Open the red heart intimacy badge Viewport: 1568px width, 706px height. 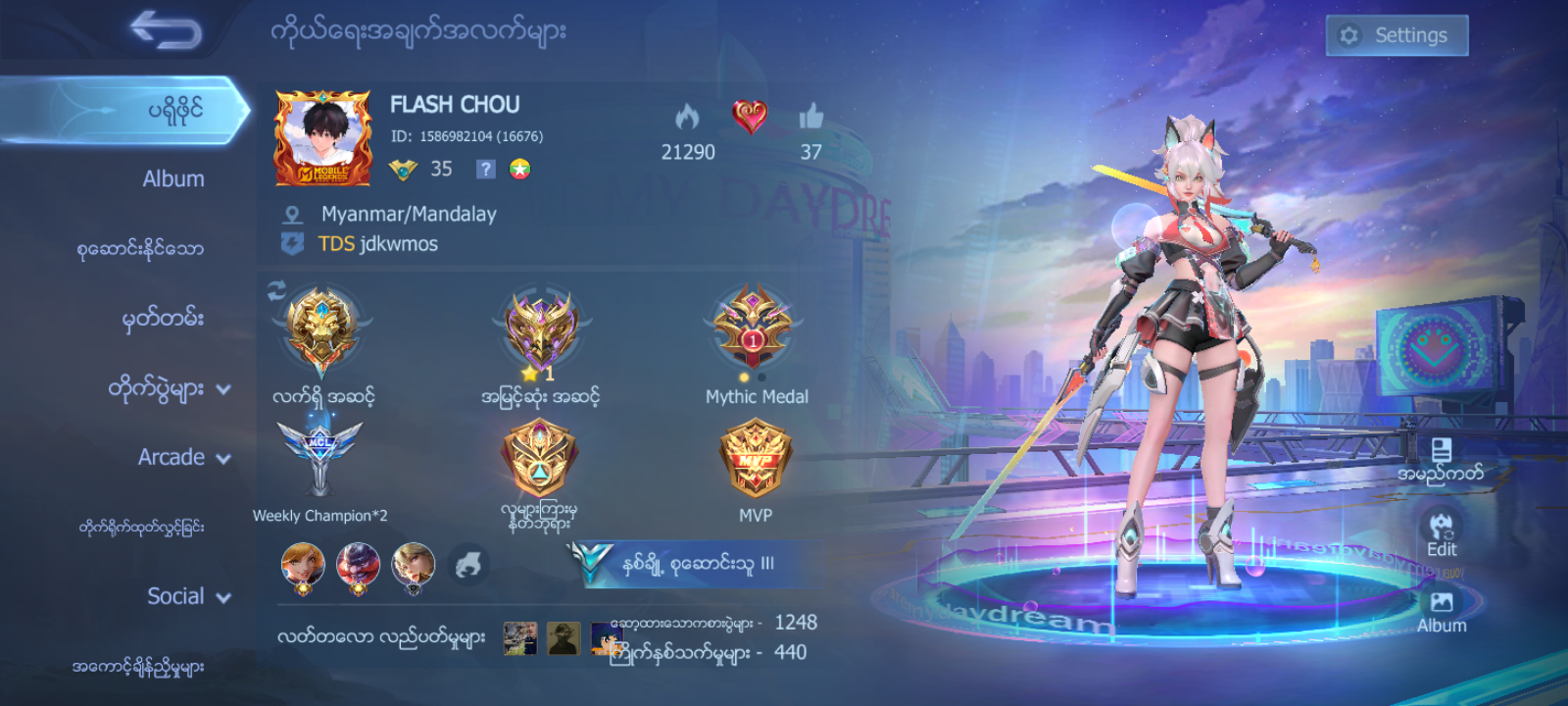click(x=752, y=118)
